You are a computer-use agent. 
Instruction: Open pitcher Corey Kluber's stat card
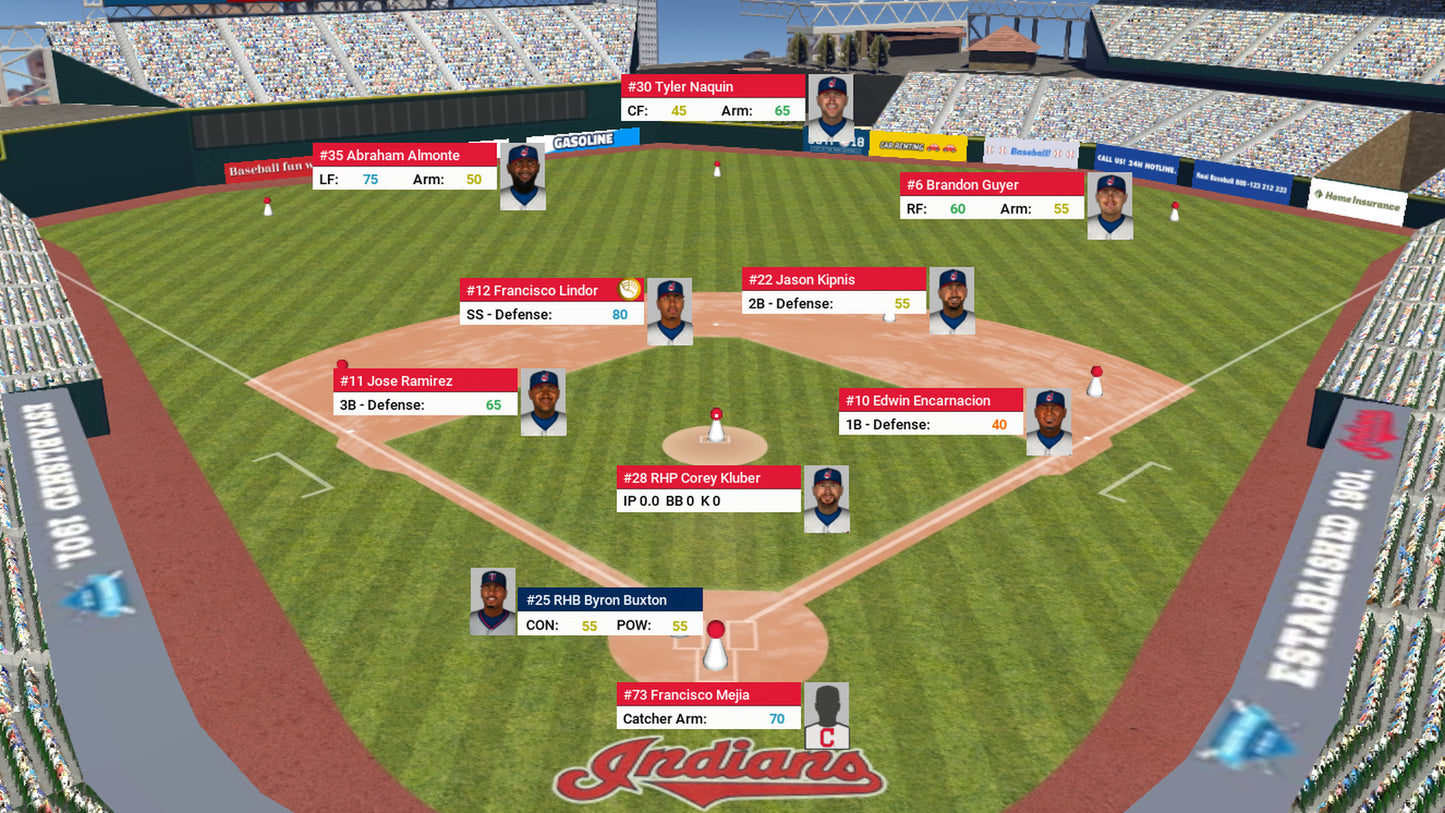(x=709, y=489)
